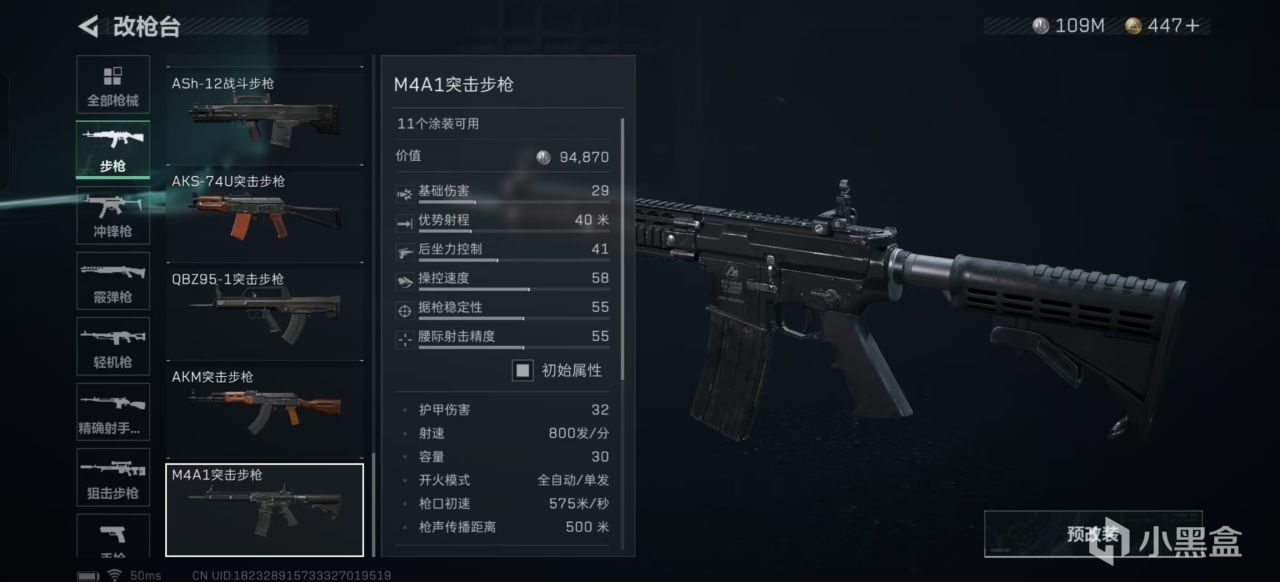Select the ASh-12 battle rifle
The width and height of the screenshot is (1280, 582).
coord(265,116)
